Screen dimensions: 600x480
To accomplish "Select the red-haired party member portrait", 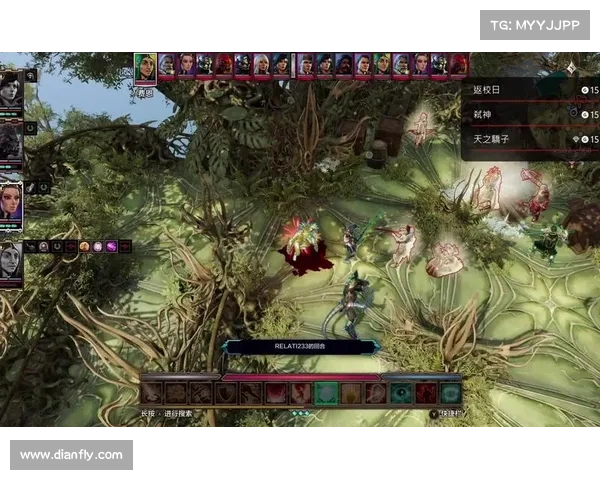I will tap(11, 198).
